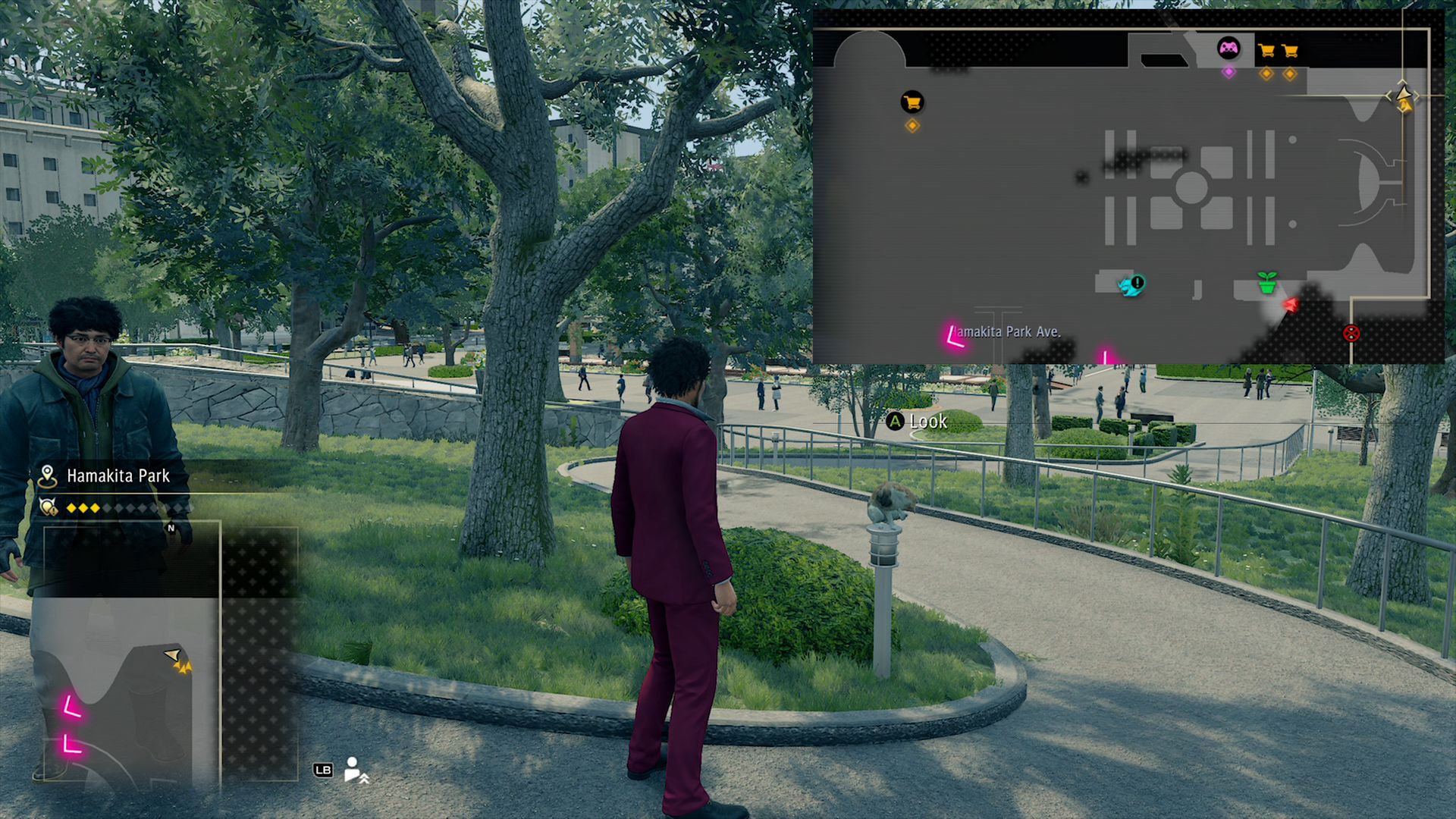
Task: Click the orange diamond beneath the solo cart icon
Action: (x=912, y=126)
